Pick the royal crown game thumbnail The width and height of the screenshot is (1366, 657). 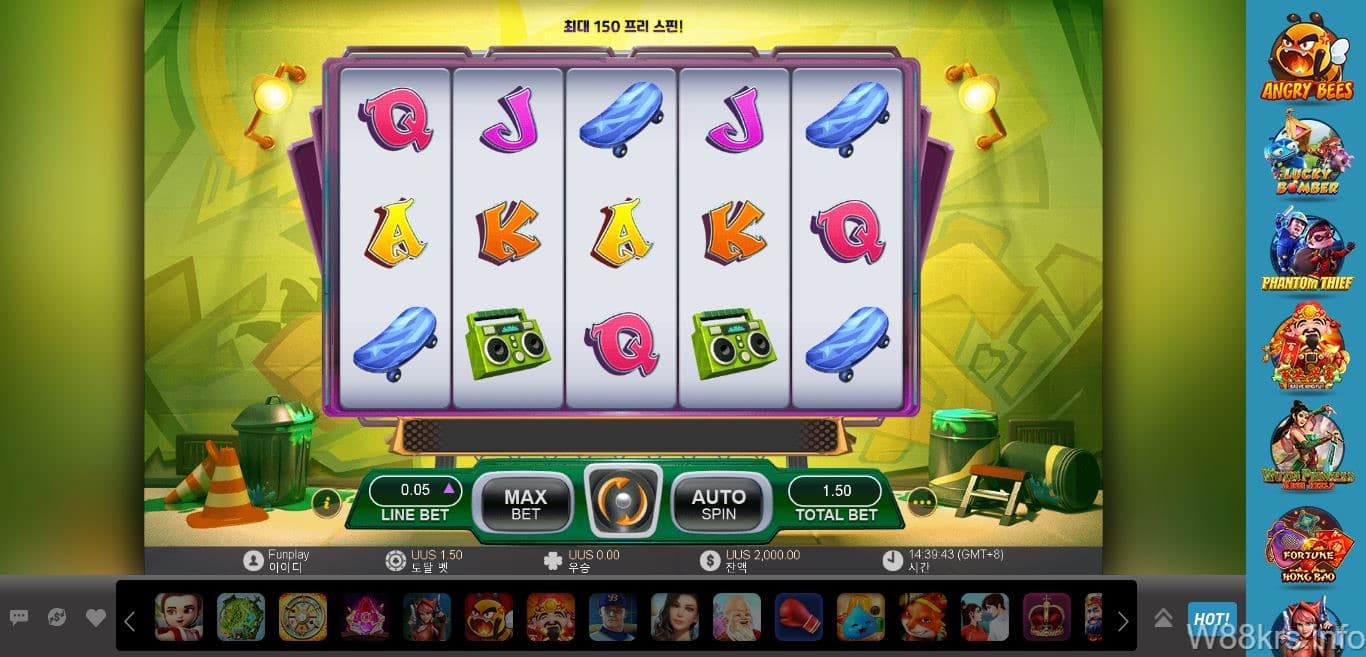pos(1047,617)
